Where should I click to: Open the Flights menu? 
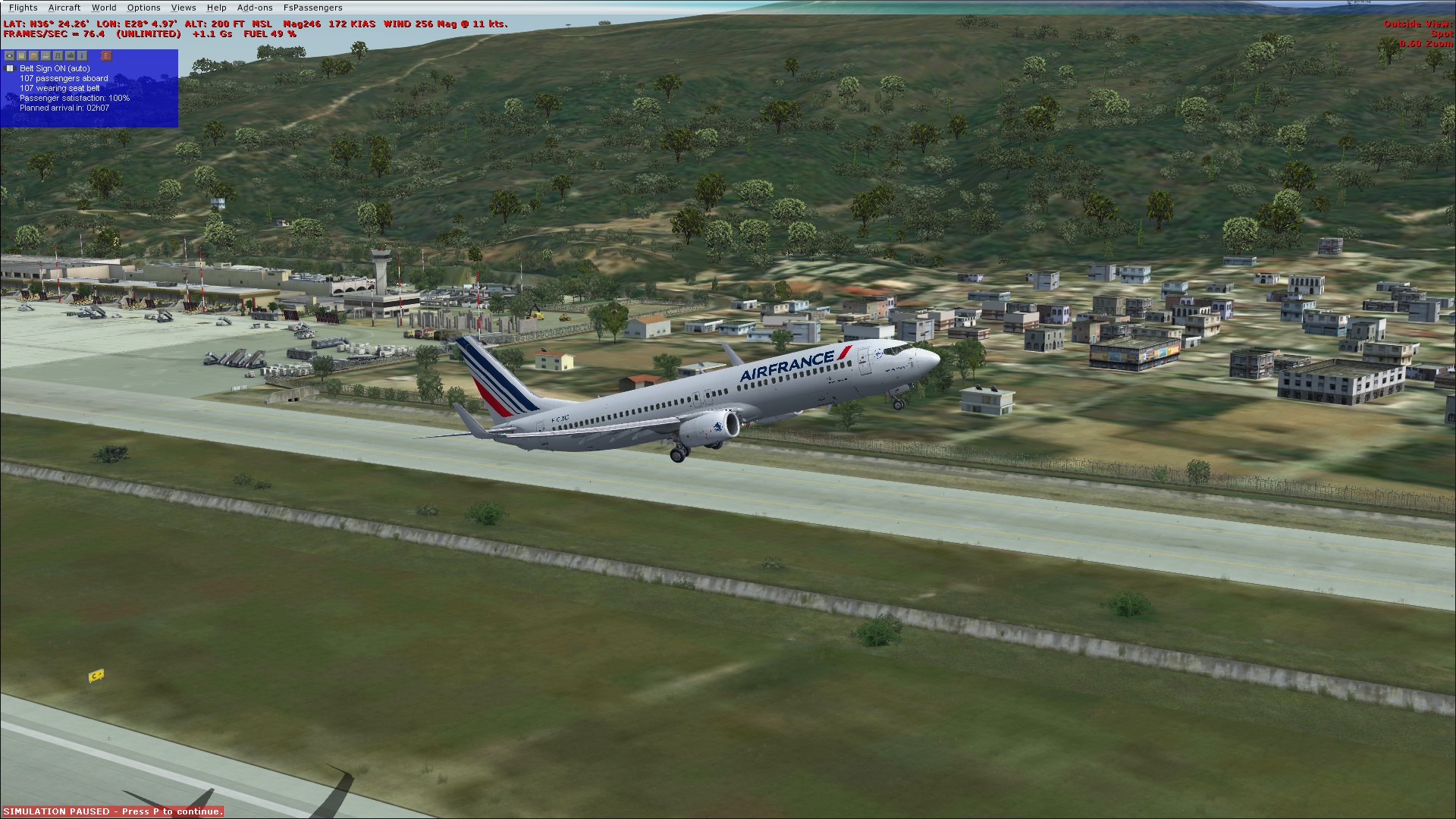[x=23, y=8]
